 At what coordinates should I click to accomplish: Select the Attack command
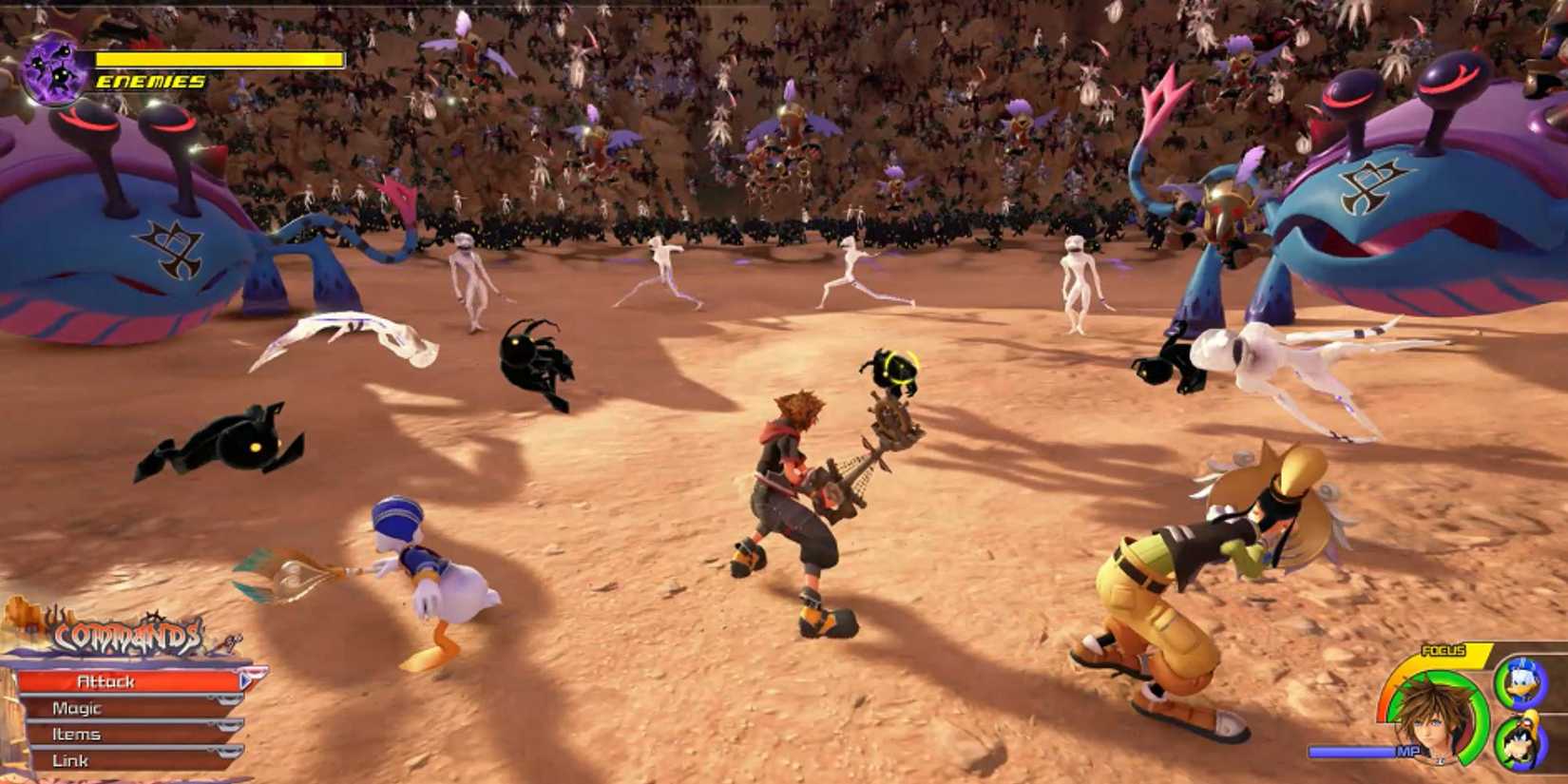click(x=106, y=680)
